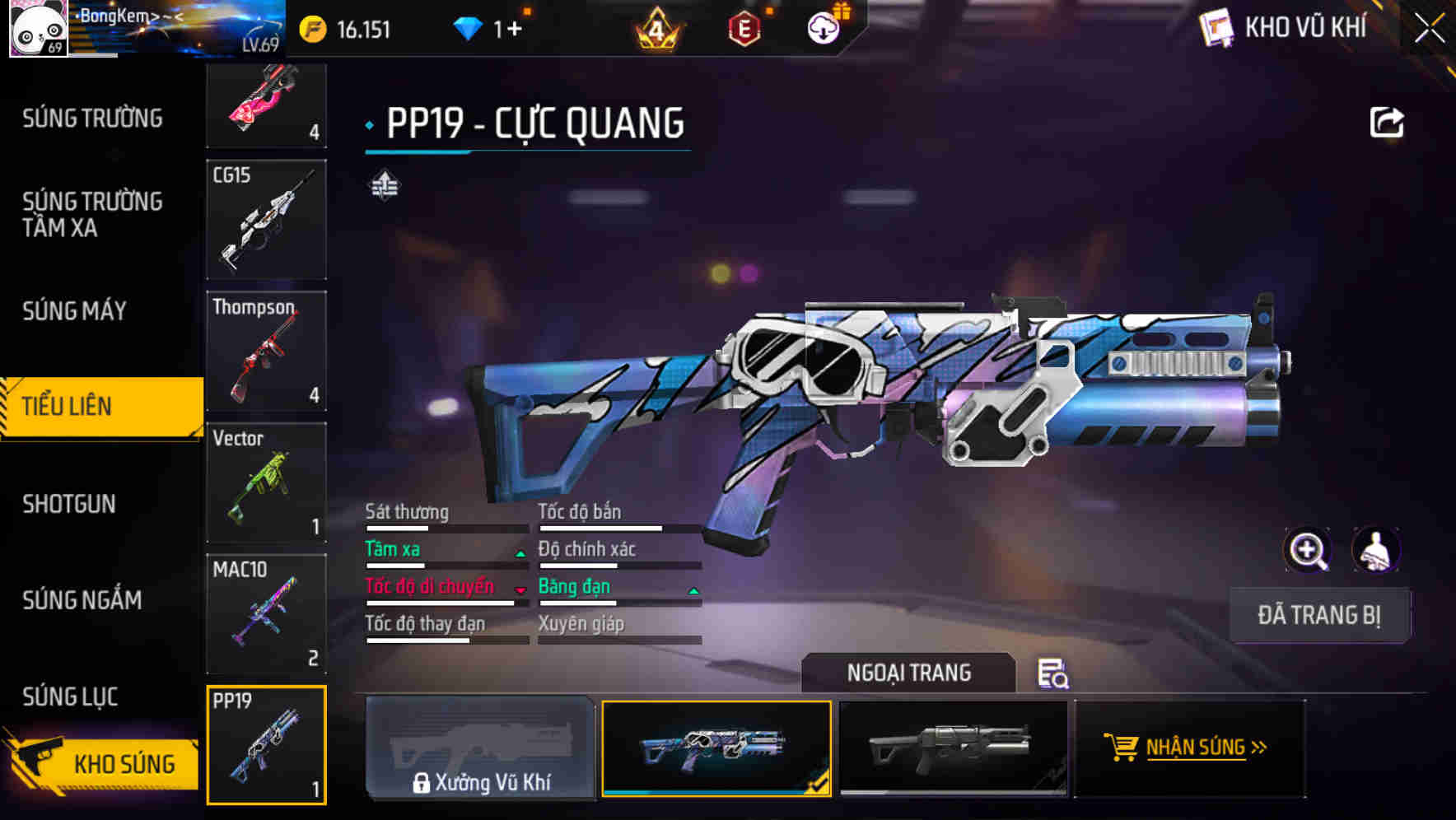Click the shopping cart icon by NHẬN SÚNG
The width and height of the screenshot is (1456, 820).
pyautogui.click(x=1122, y=748)
